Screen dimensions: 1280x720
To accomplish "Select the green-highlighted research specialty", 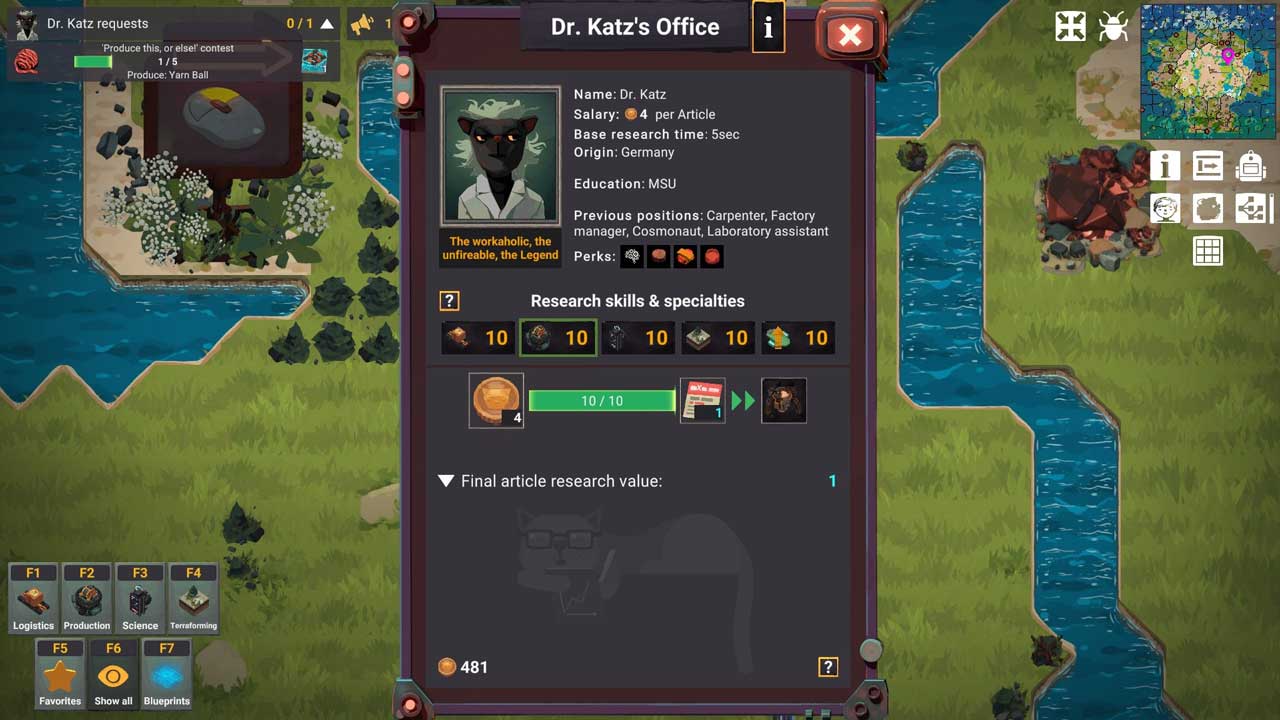I will point(558,338).
